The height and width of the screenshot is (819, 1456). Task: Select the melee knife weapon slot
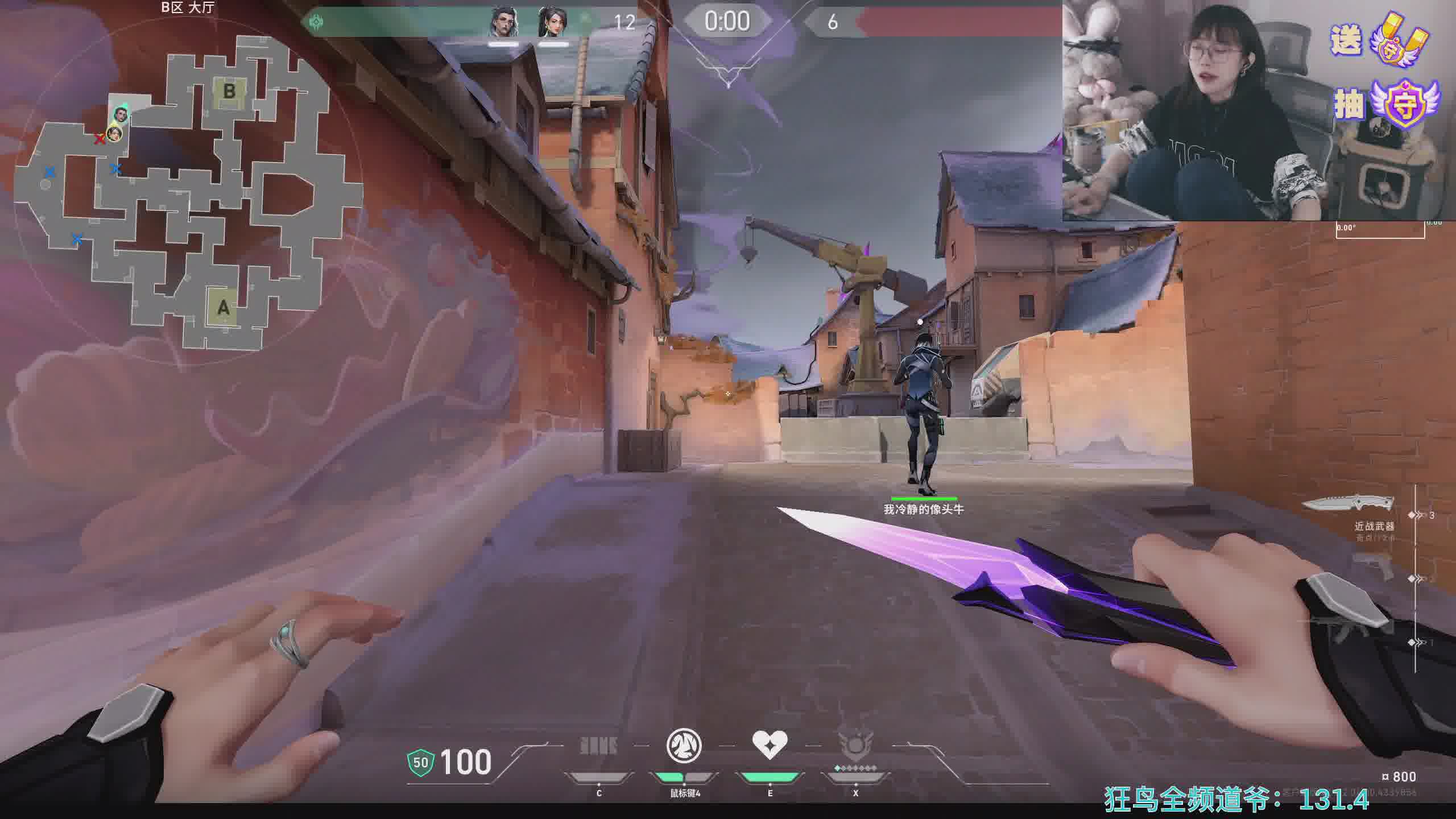[x=1349, y=504]
